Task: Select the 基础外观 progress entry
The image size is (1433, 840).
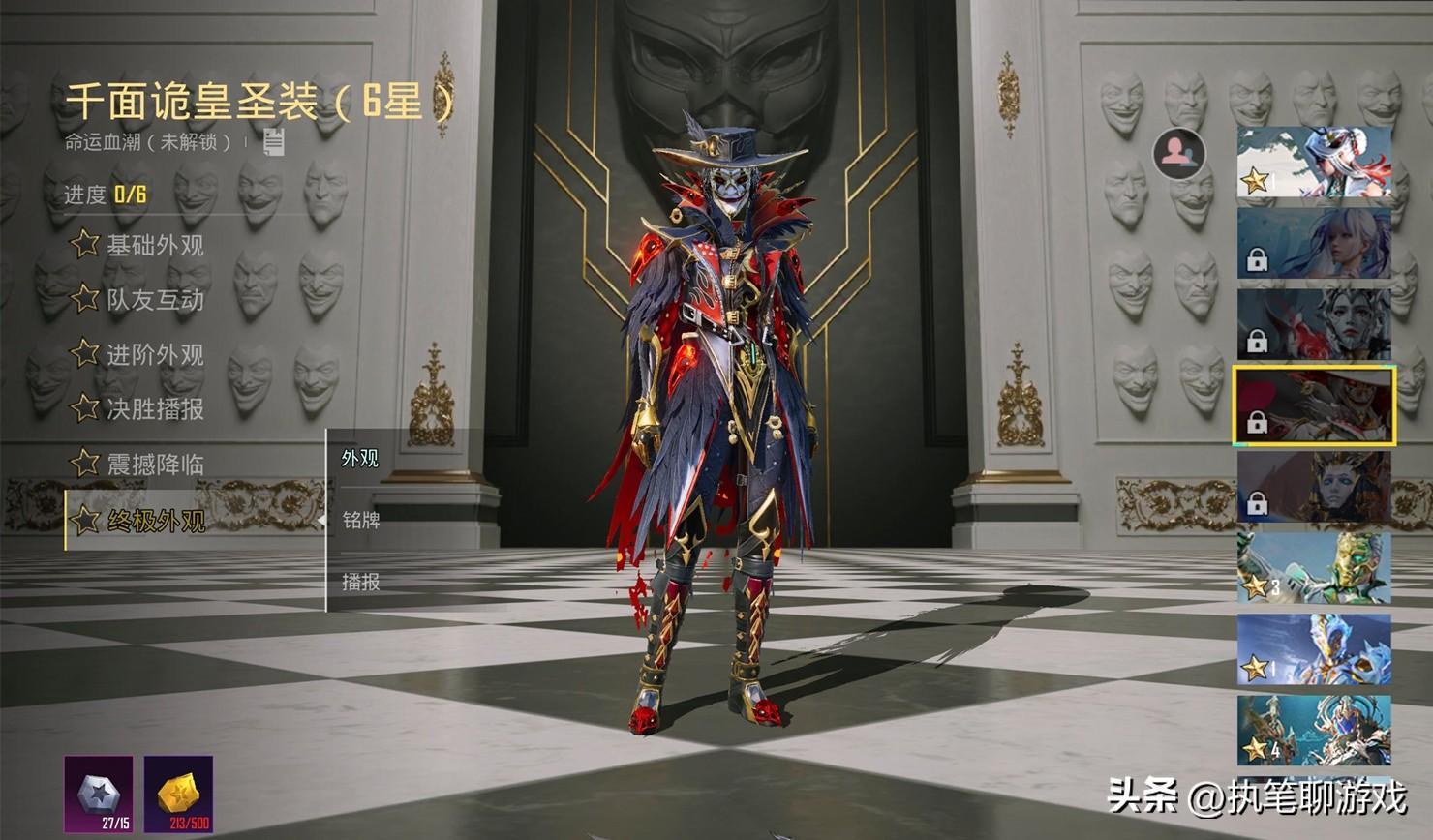Action: 138,245
